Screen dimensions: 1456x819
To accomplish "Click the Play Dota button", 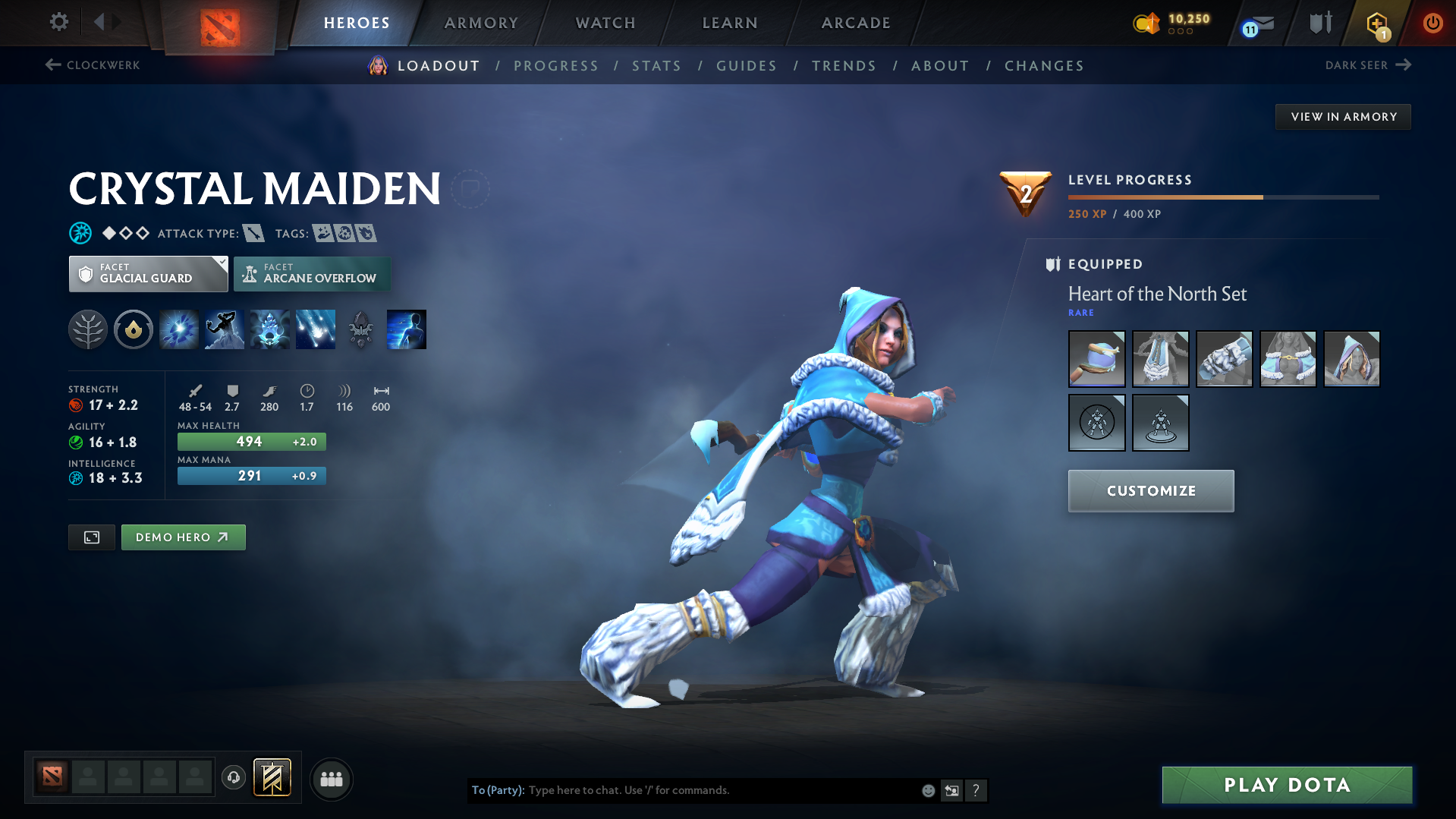I will tap(1287, 785).
